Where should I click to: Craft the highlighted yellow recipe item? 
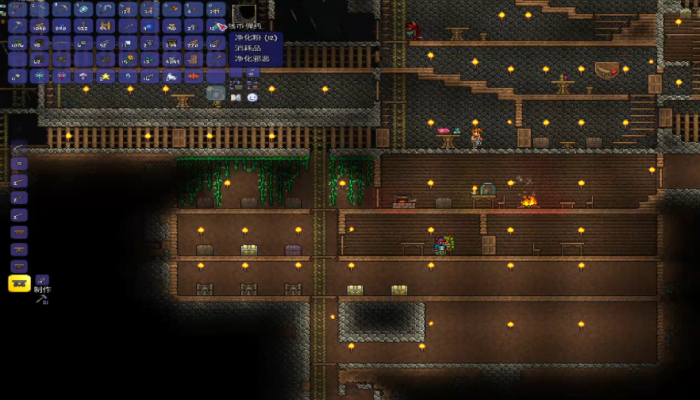(19, 283)
